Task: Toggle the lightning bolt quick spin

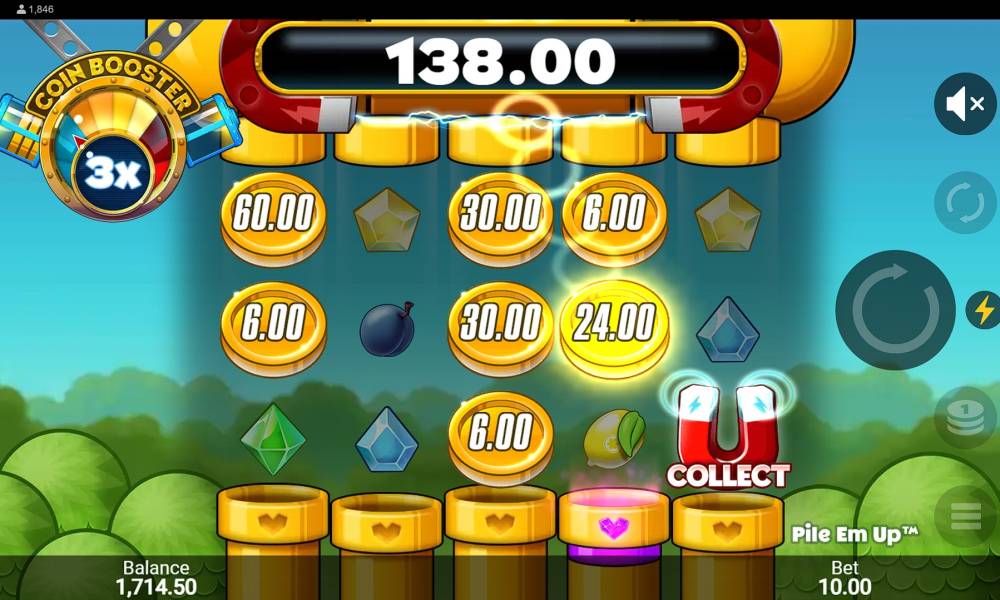Action: point(984,310)
